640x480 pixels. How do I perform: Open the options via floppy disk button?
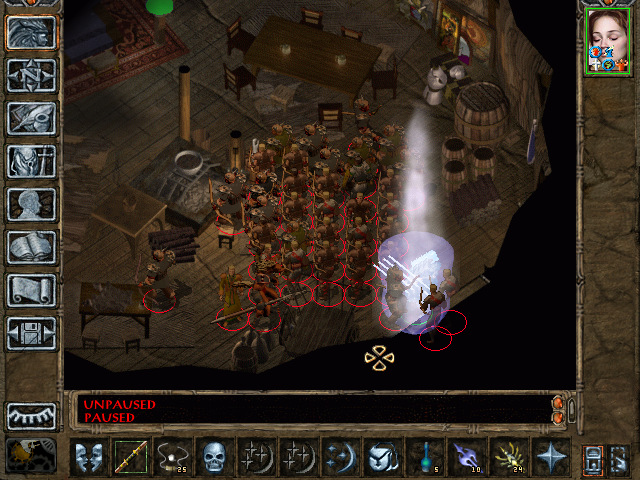(x=31, y=333)
